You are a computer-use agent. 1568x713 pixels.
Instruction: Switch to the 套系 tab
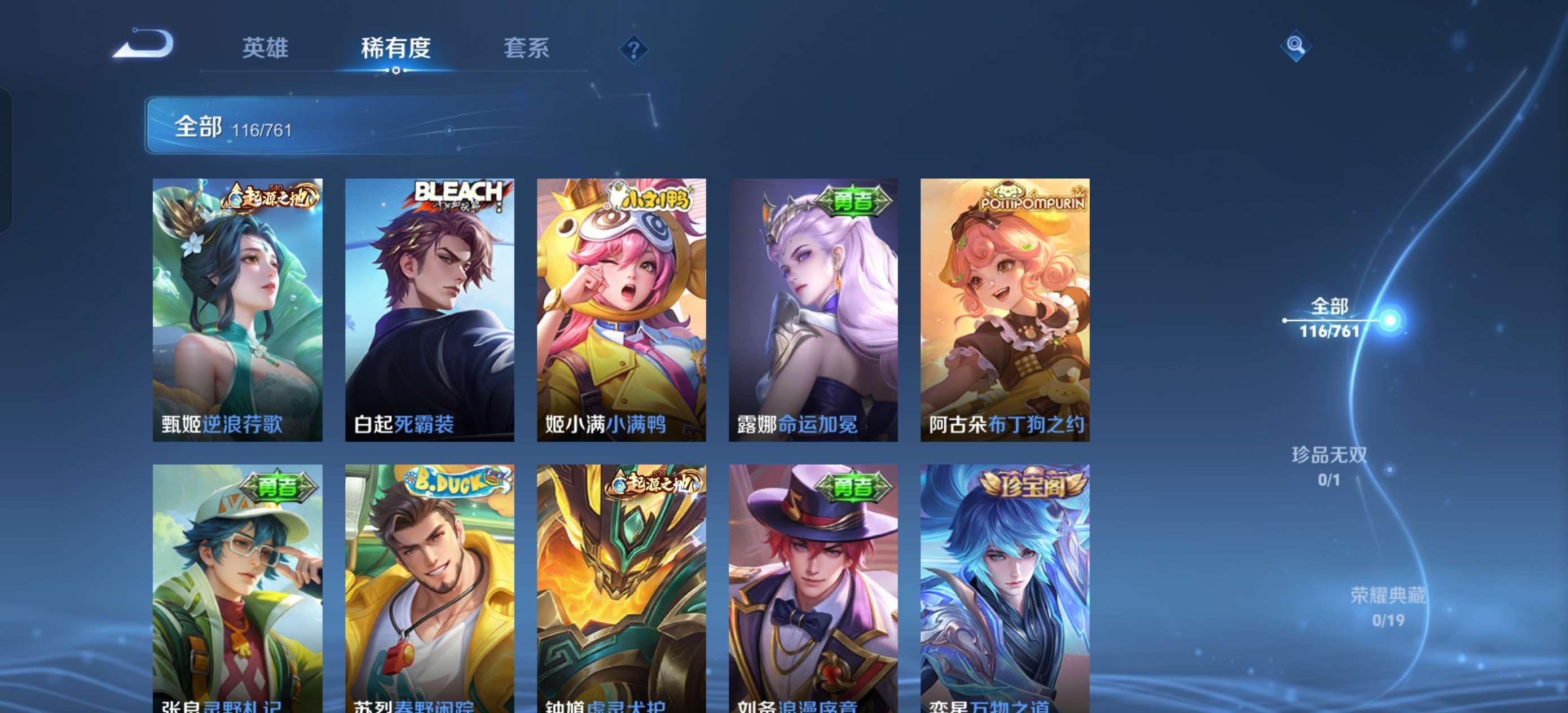tap(527, 49)
